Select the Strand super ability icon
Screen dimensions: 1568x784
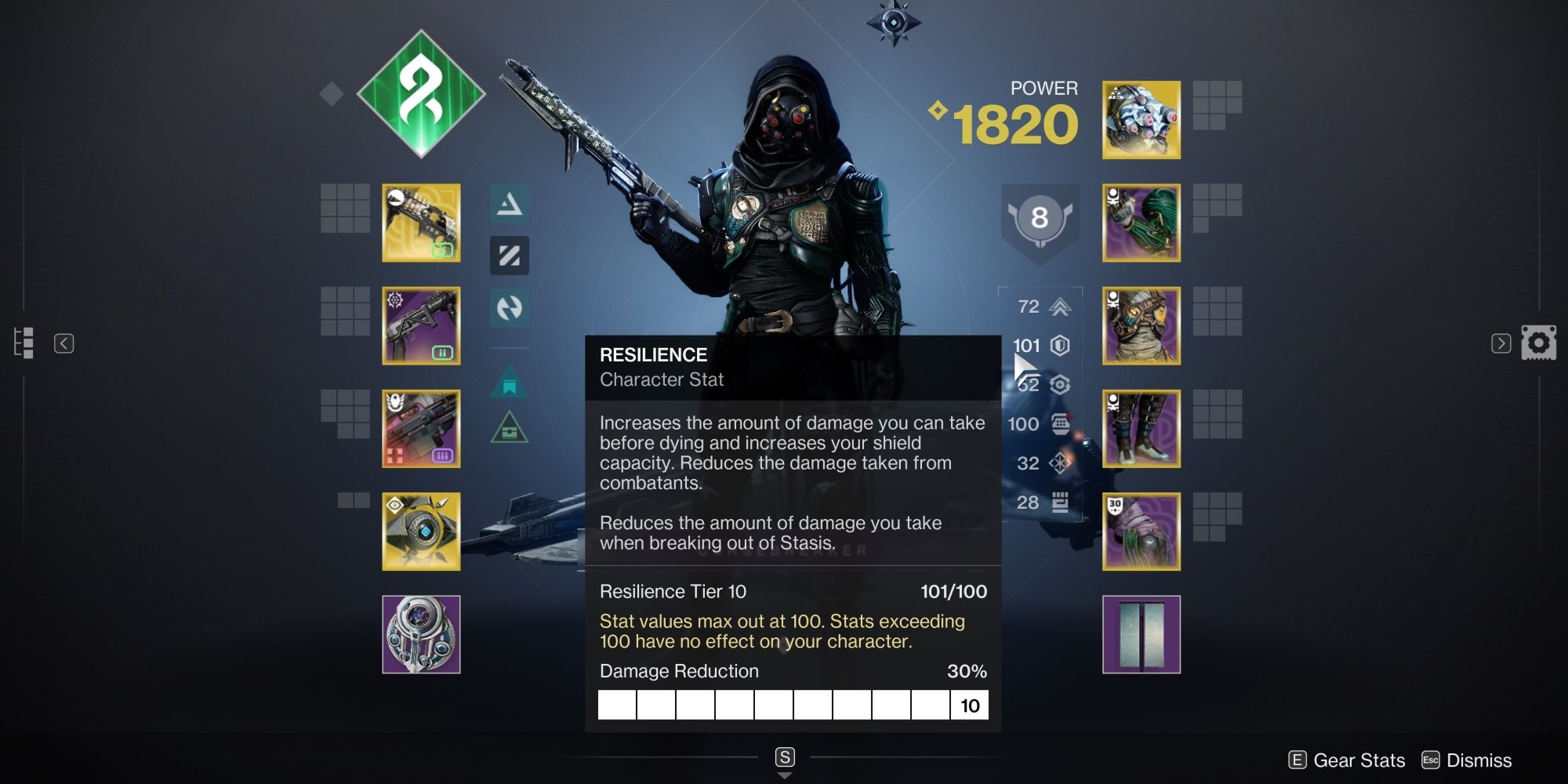pos(510,205)
